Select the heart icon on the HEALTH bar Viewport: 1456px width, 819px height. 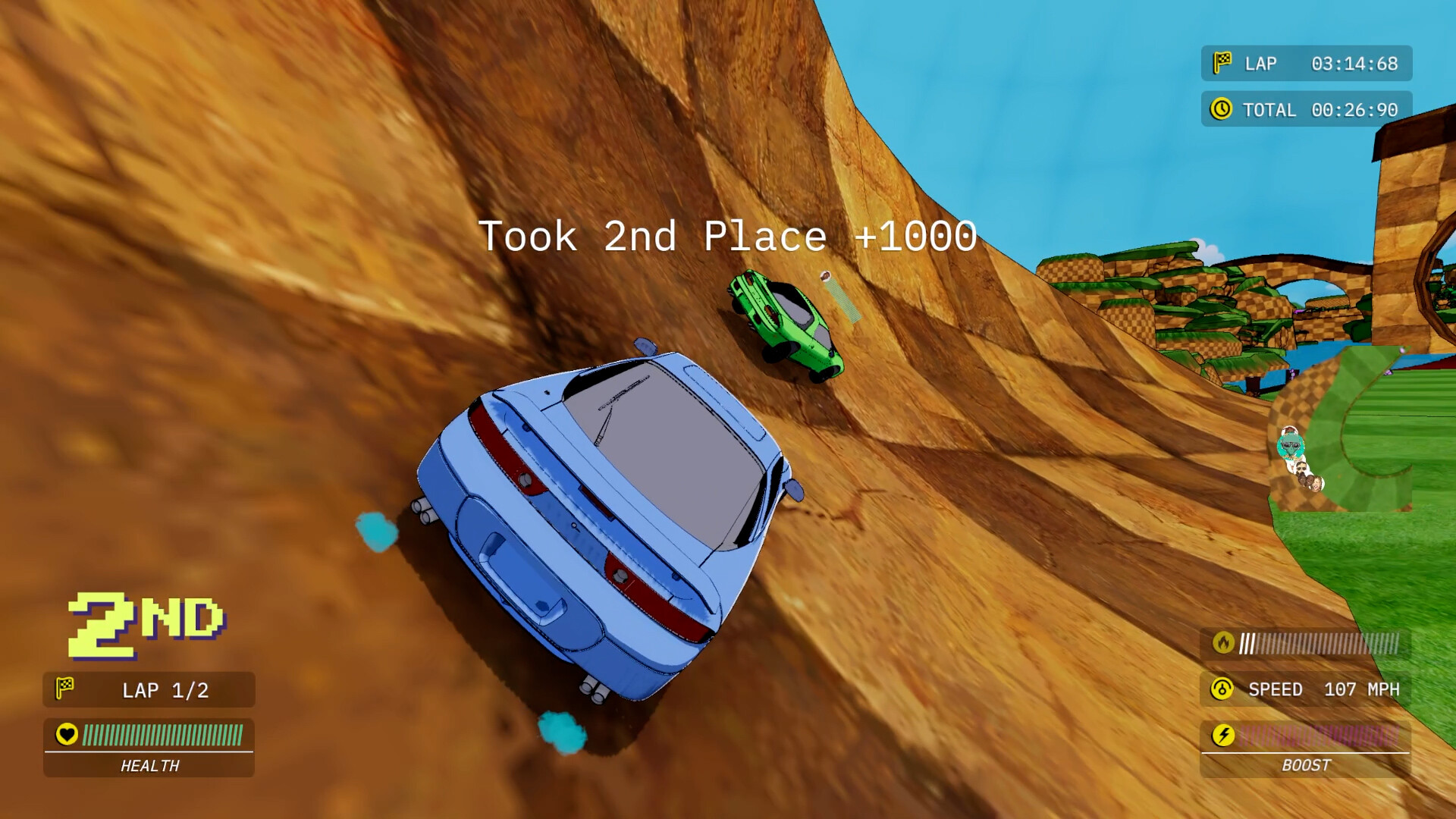pyautogui.click(x=67, y=734)
